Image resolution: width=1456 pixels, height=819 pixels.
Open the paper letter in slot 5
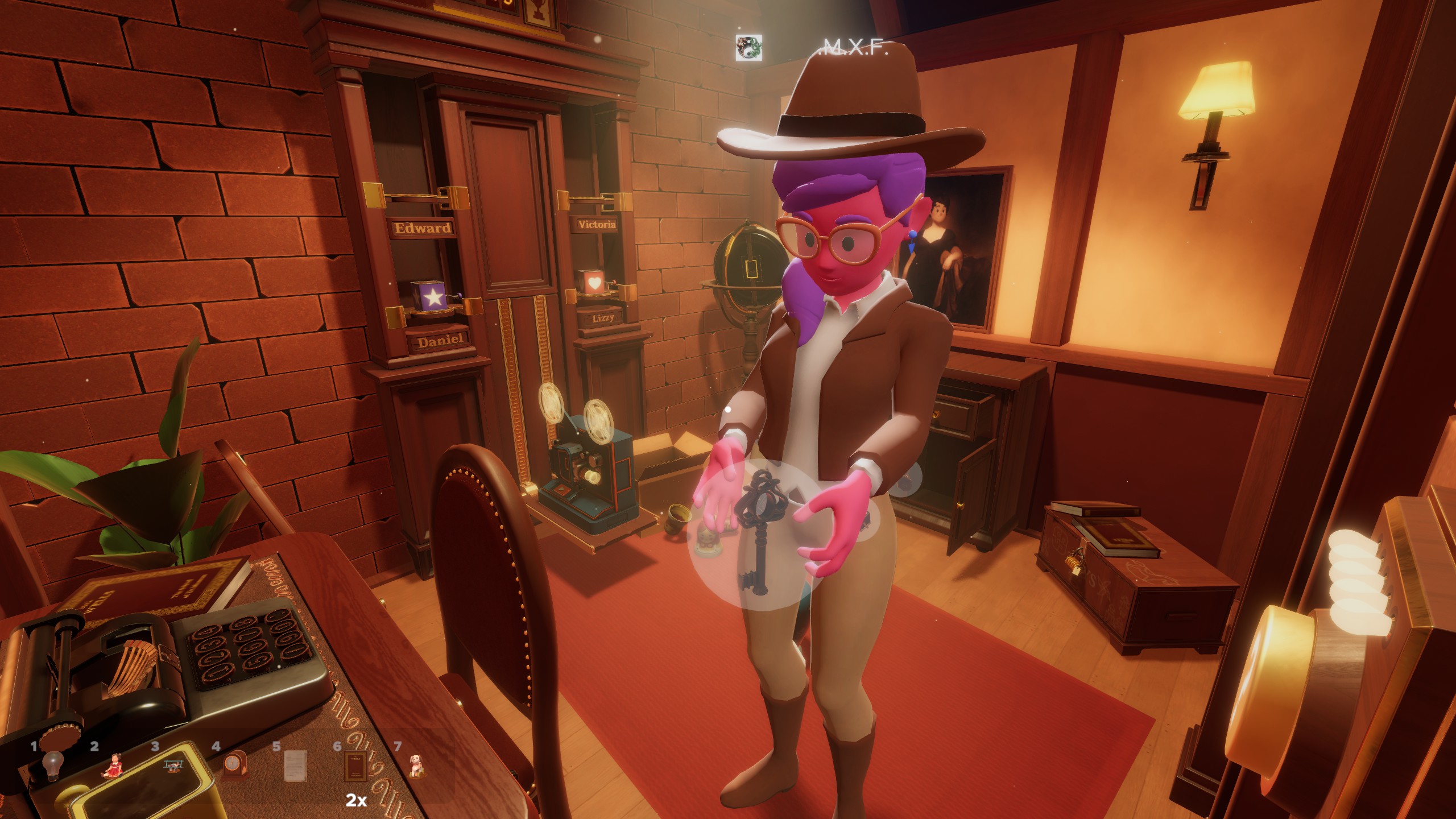click(x=295, y=766)
